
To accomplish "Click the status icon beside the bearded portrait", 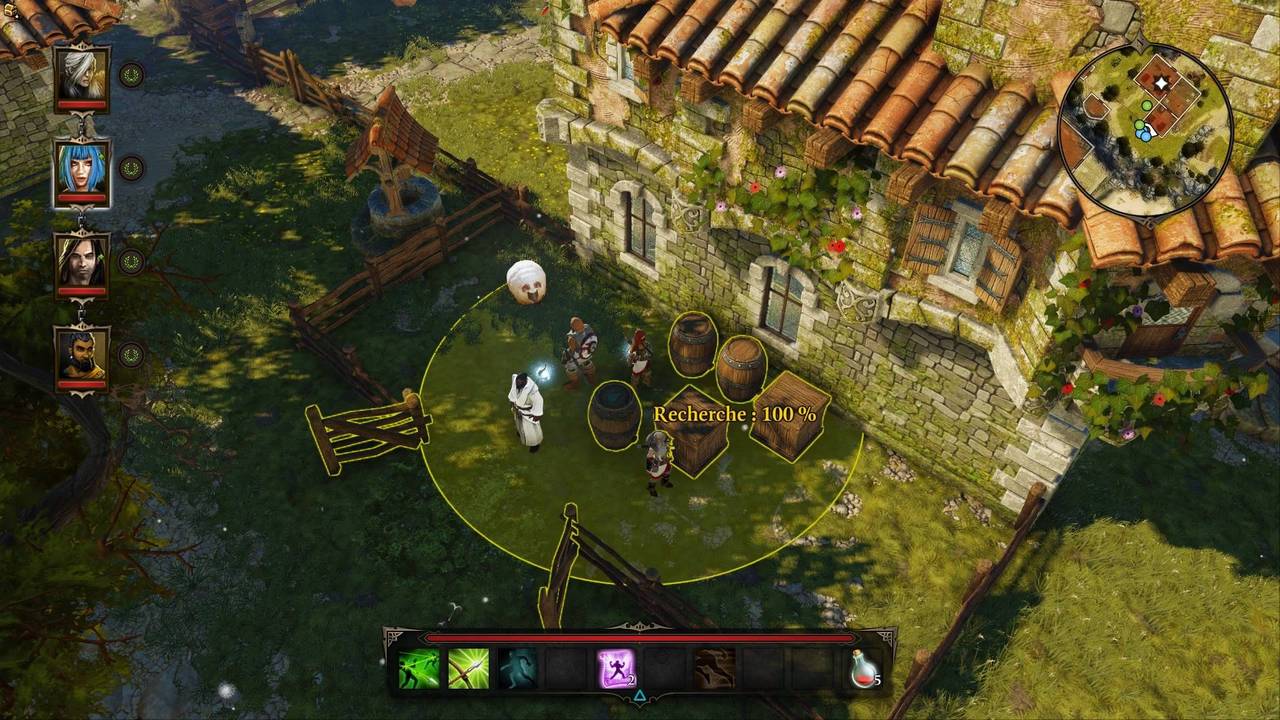I will 131,354.
